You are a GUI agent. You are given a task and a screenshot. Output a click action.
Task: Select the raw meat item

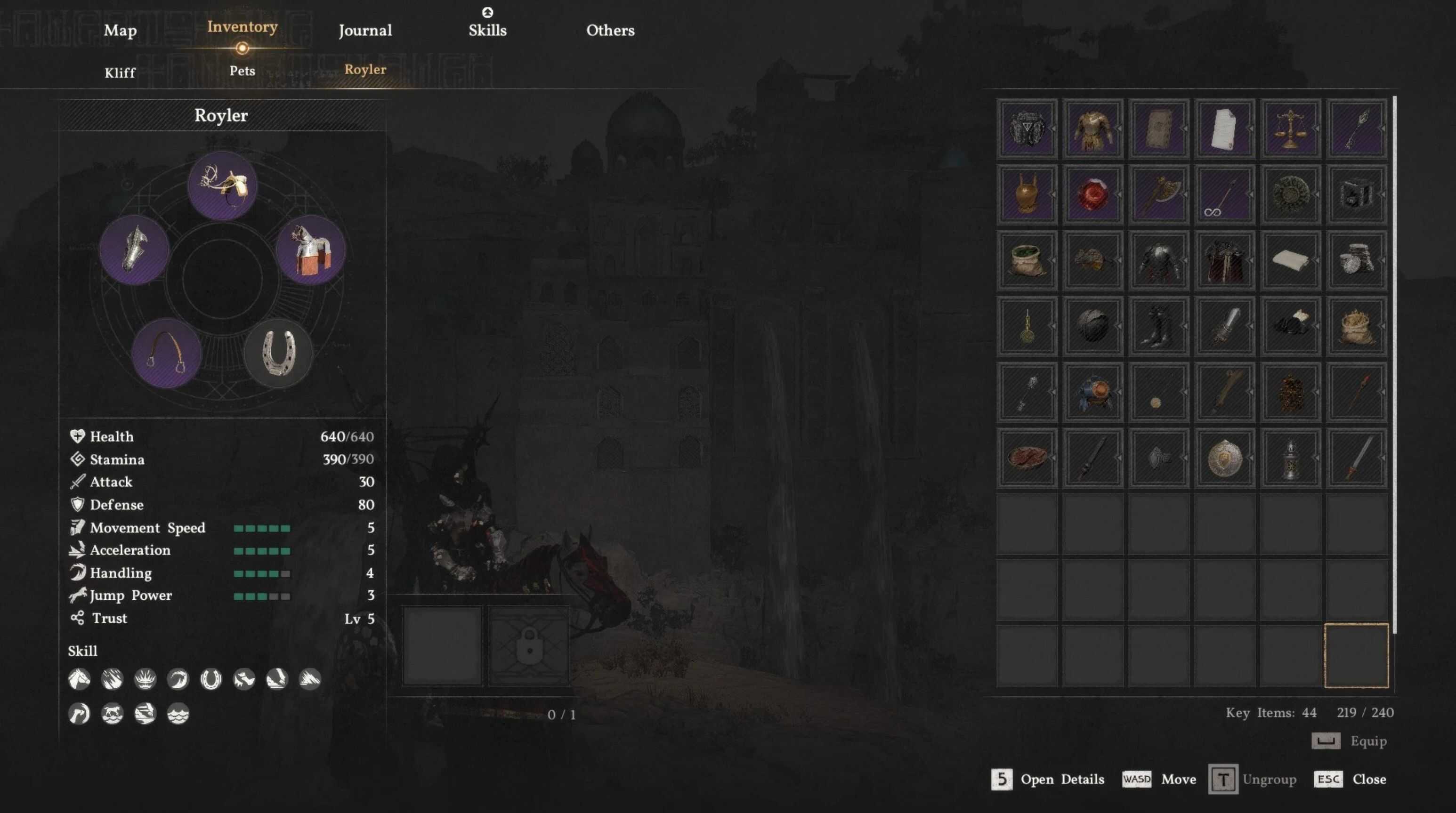point(1027,458)
